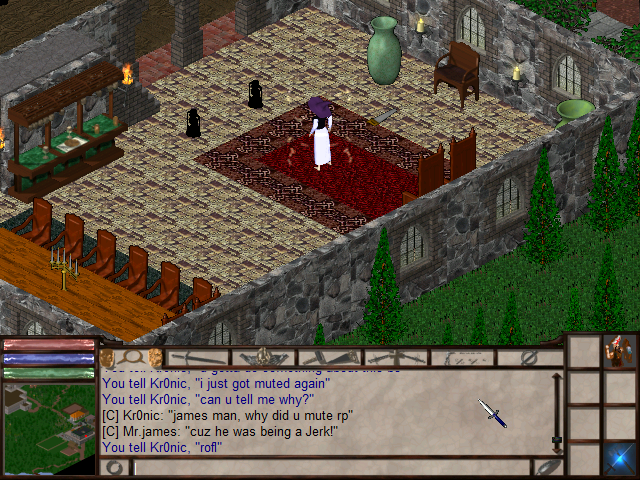
Task: Click the chat scrollbar handle
Action: tap(556, 440)
